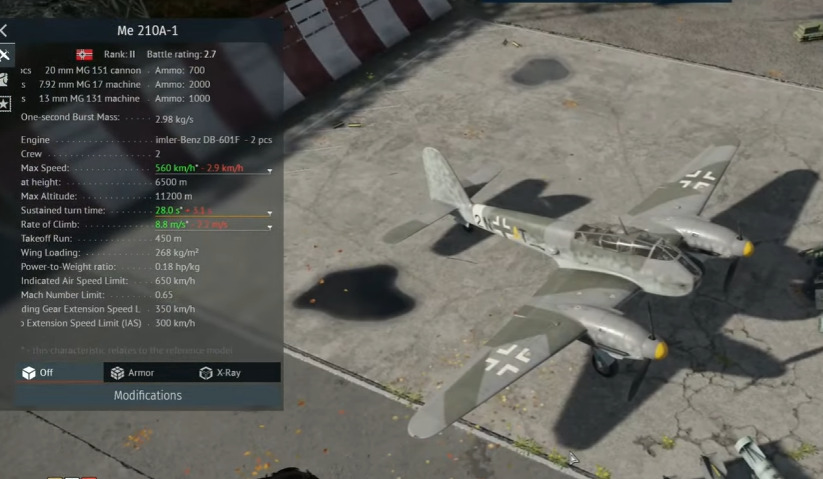Click the aircraft icon side tab
The height and width of the screenshot is (479, 823).
(4, 55)
